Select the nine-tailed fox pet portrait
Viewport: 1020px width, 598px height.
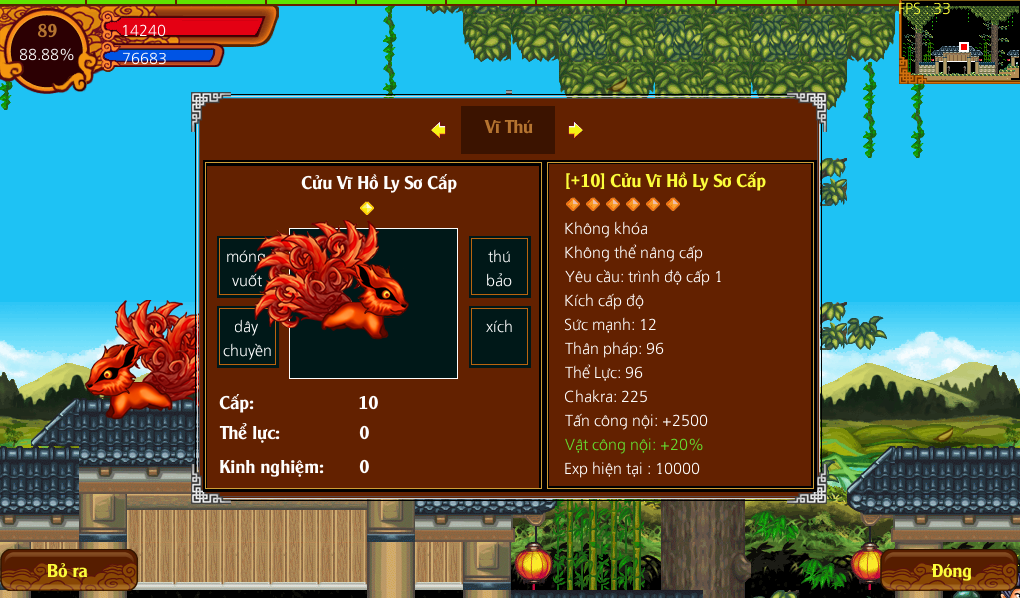coord(373,303)
